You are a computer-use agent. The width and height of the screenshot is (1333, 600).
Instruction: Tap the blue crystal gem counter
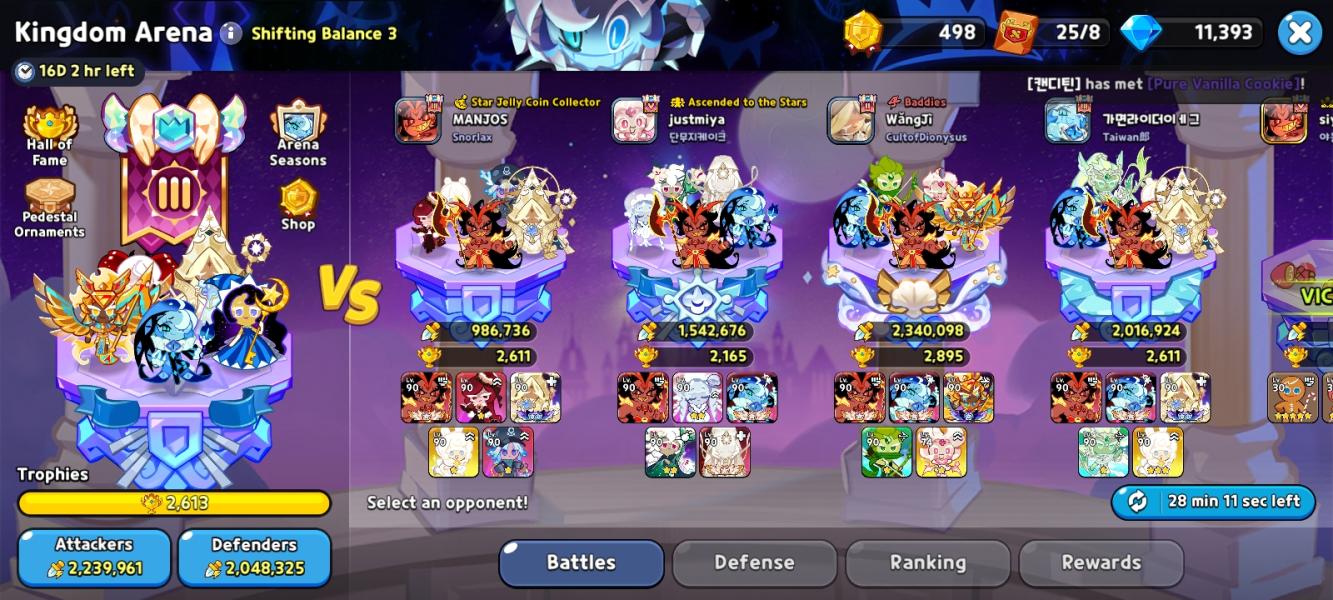pos(1190,33)
